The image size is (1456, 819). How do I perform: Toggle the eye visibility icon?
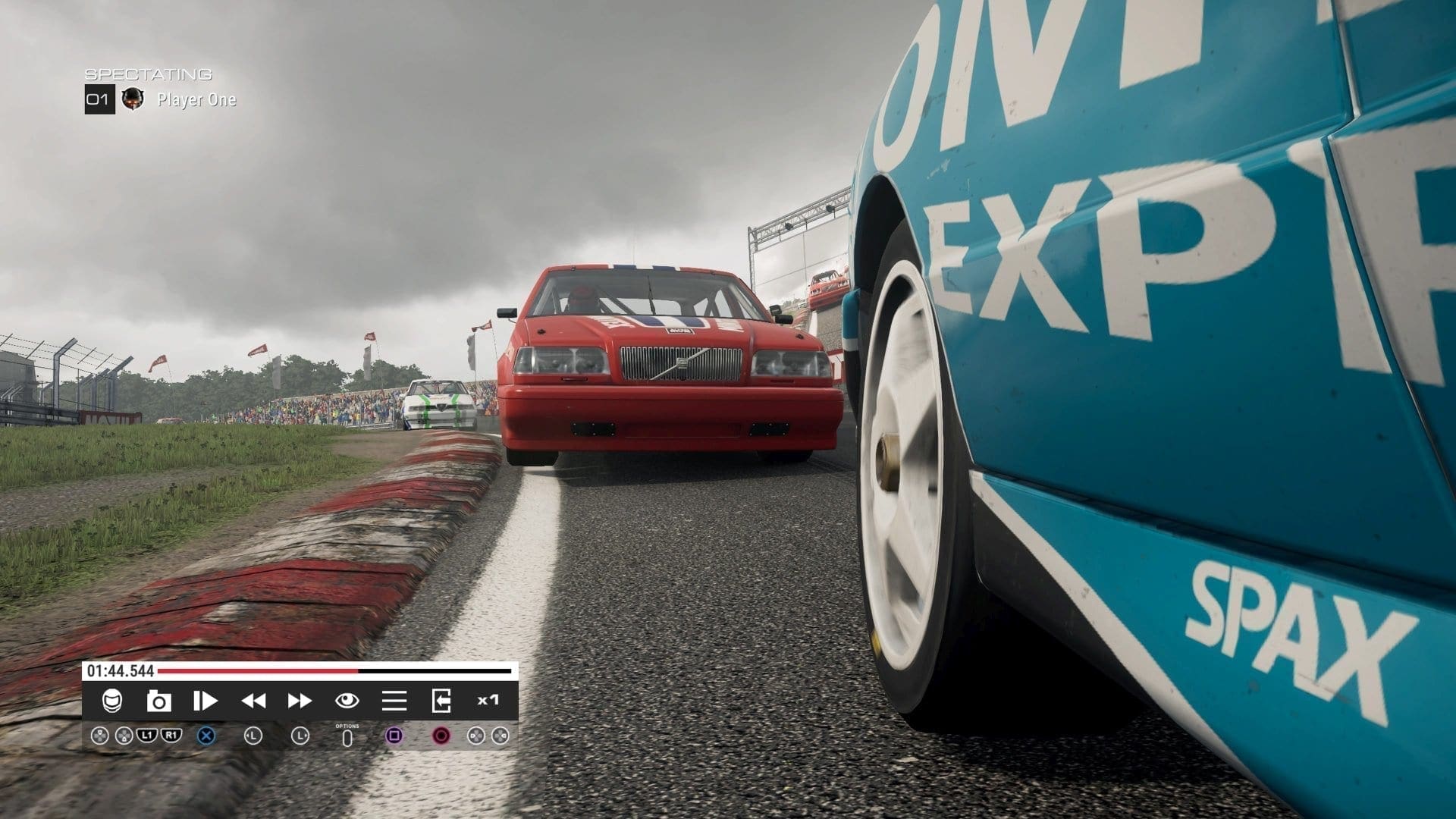tap(347, 701)
